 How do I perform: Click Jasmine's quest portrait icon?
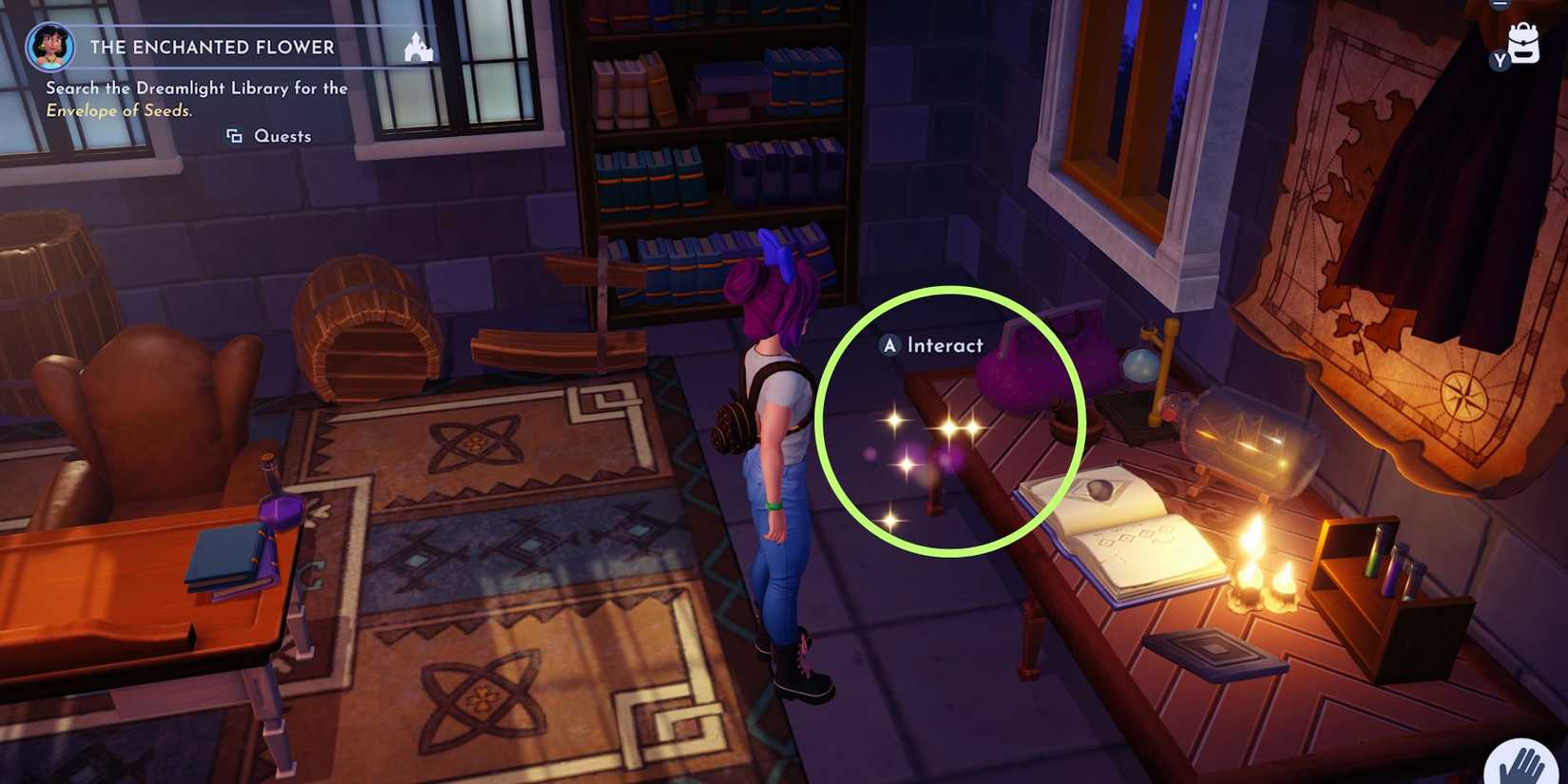point(50,48)
